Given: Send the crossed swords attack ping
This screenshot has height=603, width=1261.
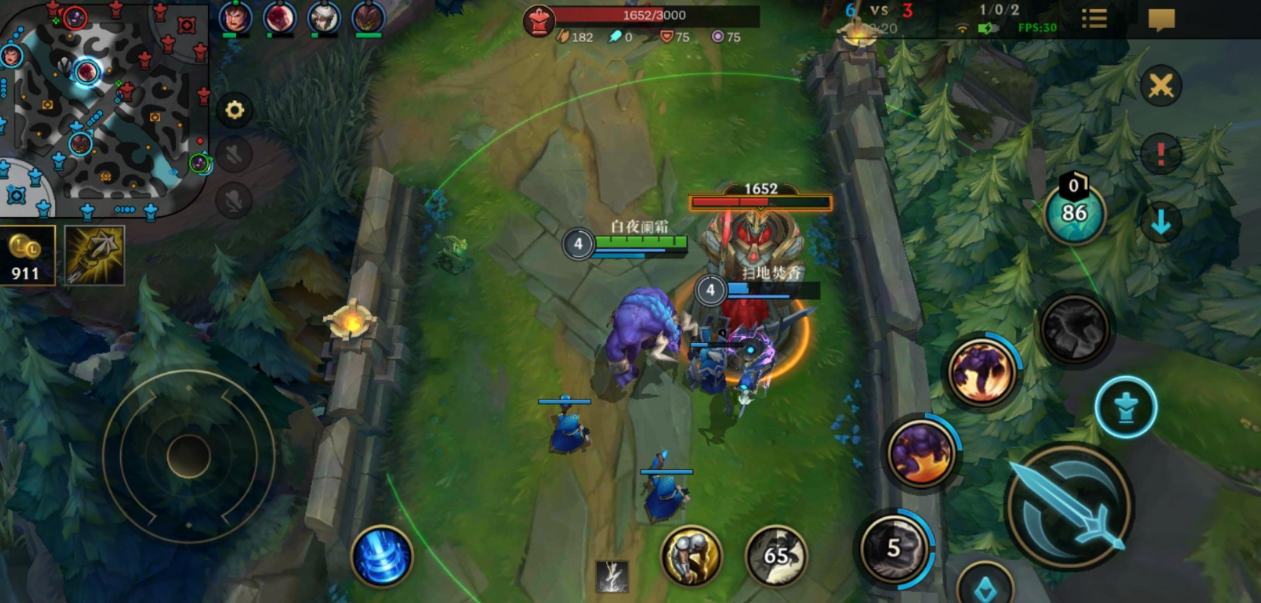Looking at the screenshot, I should 1161,86.
